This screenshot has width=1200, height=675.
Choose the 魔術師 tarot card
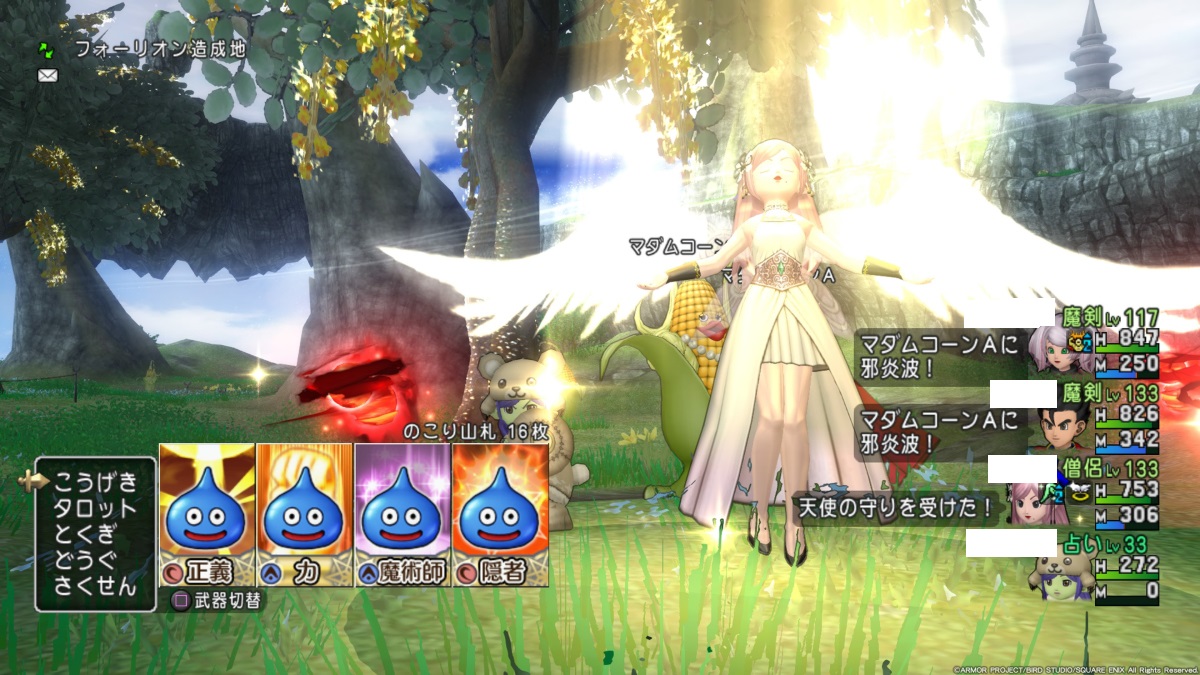tap(402, 514)
